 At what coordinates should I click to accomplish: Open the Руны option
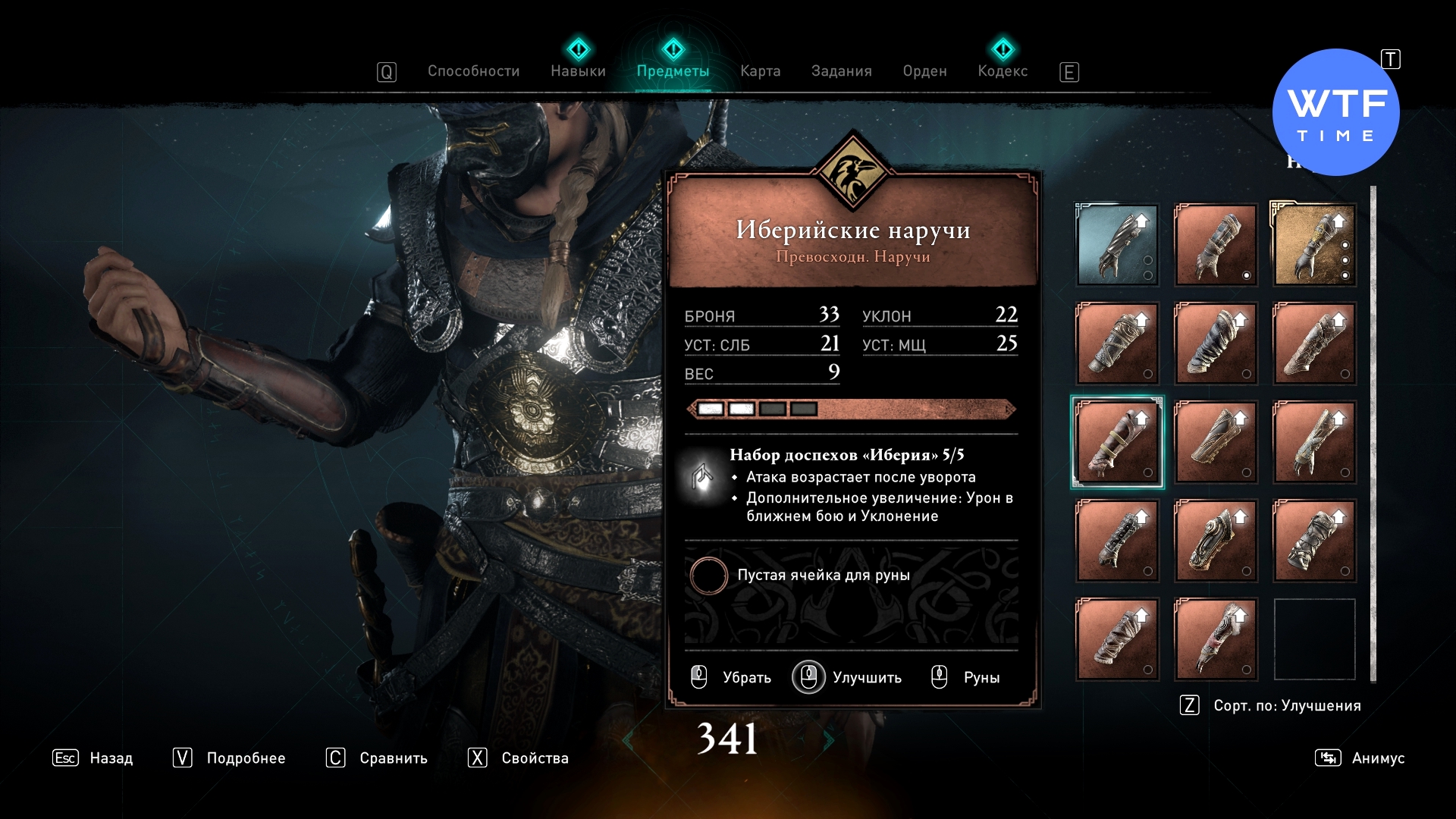click(965, 677)
